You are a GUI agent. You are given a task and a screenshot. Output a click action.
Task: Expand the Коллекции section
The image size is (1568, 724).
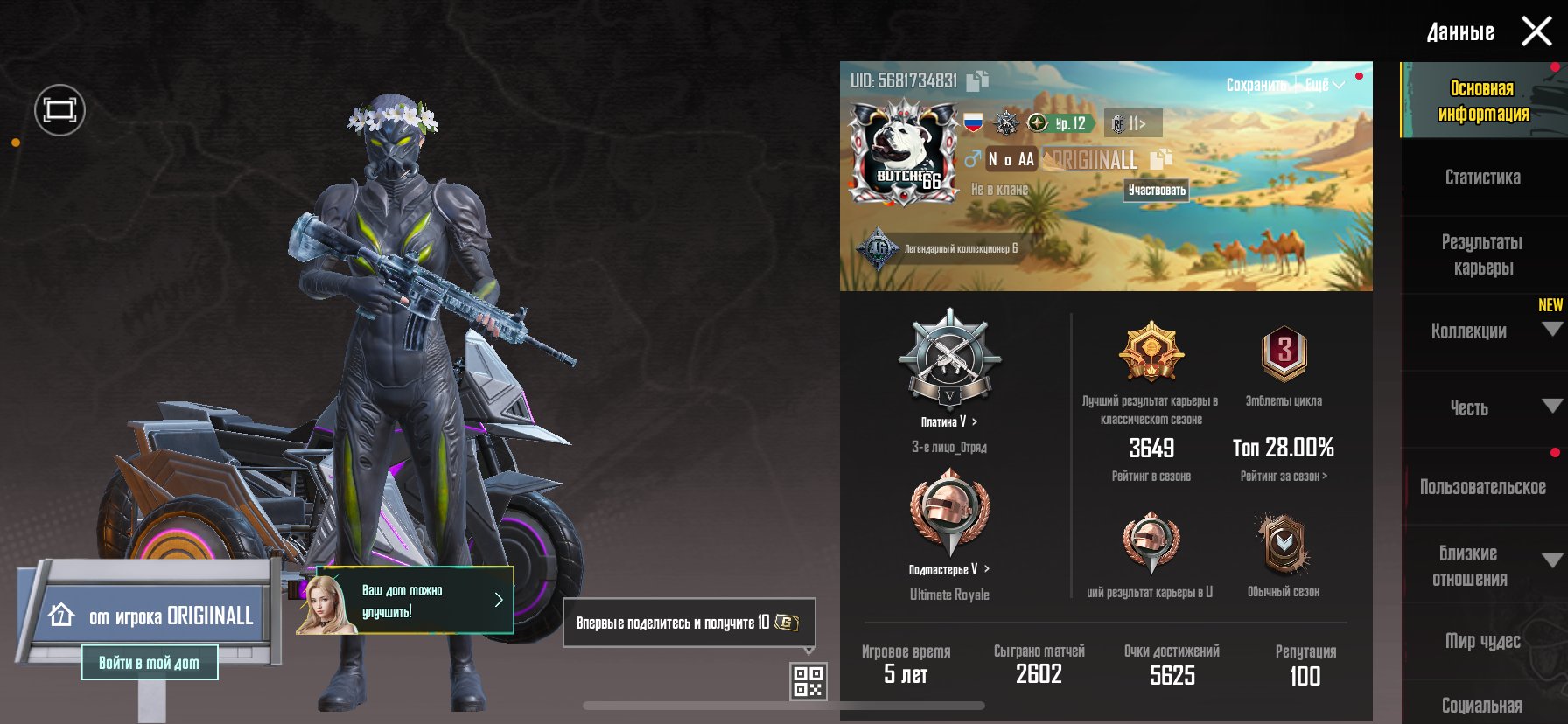(x=1551, y=330)
